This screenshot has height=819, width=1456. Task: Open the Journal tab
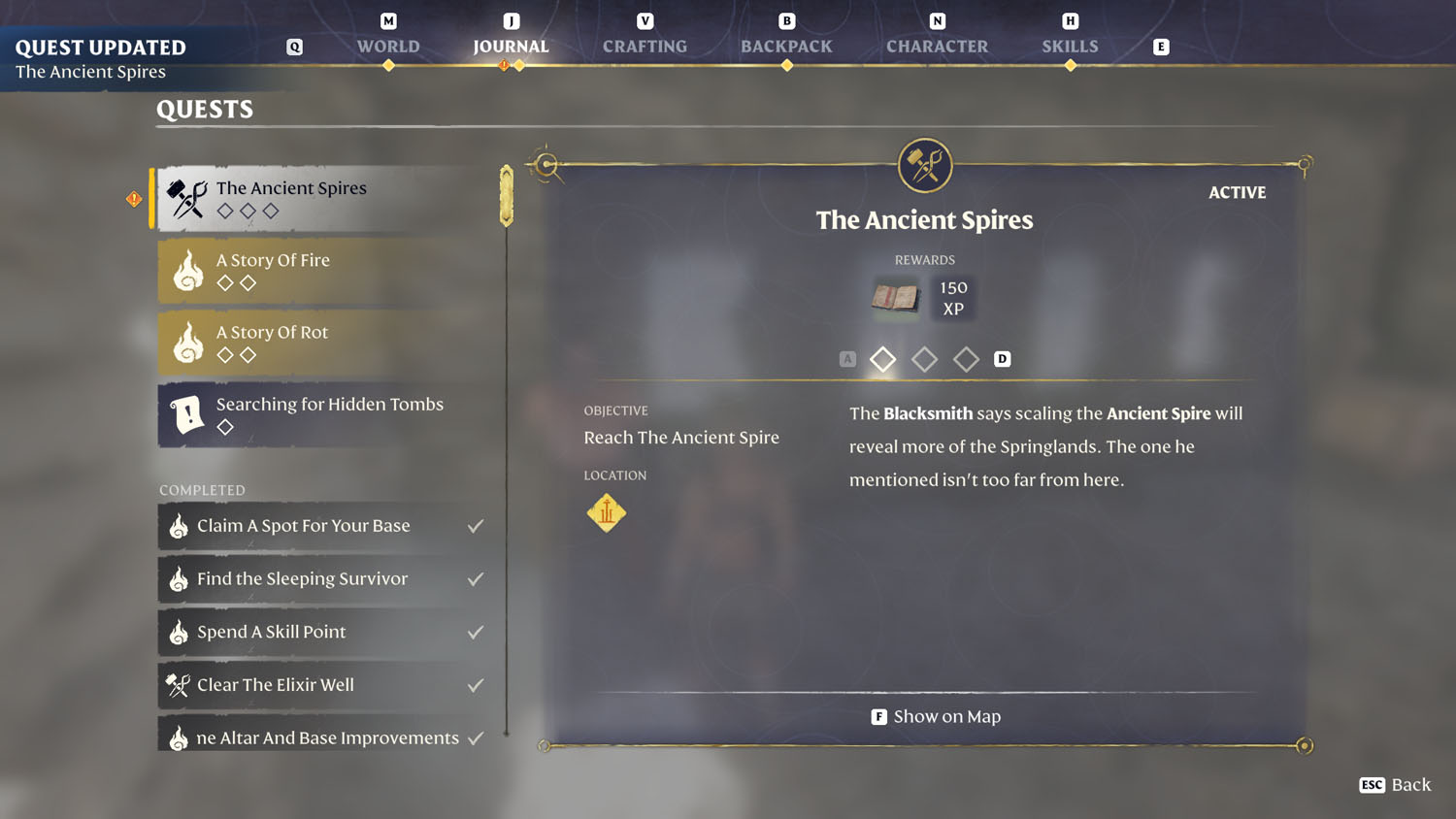point(511,46)
